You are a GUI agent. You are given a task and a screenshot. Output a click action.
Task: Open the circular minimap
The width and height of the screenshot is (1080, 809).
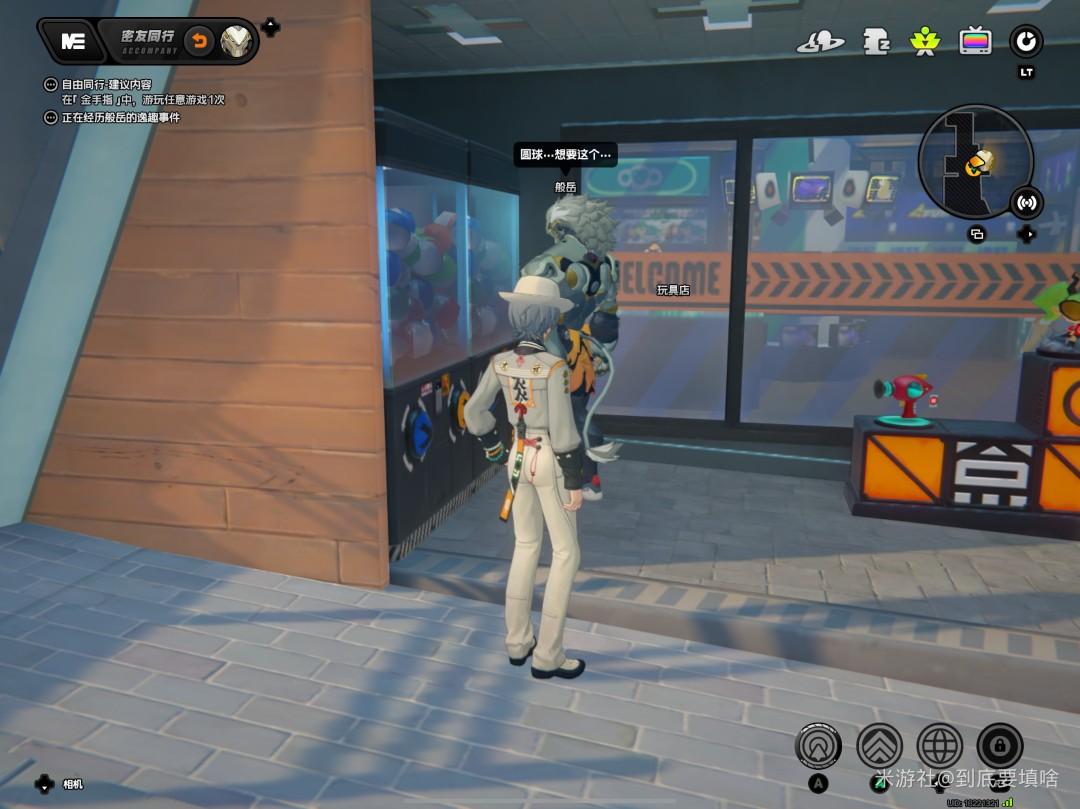975,162
